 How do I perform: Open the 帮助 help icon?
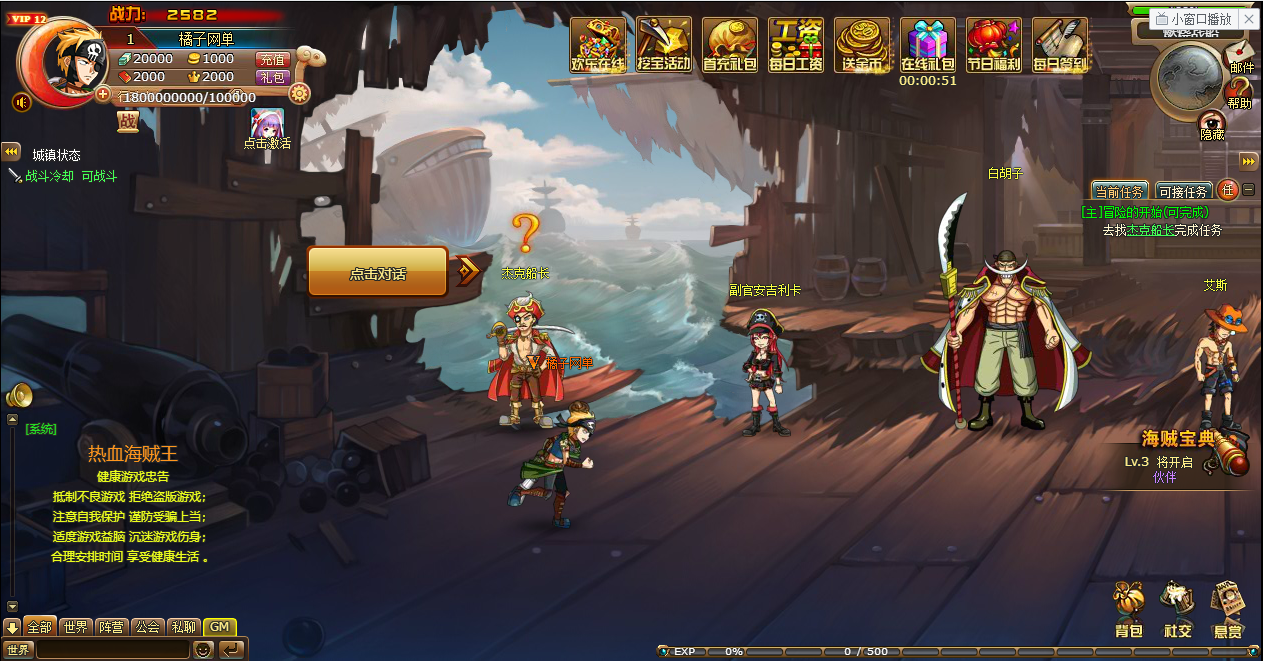click(x=1239, y=92)
